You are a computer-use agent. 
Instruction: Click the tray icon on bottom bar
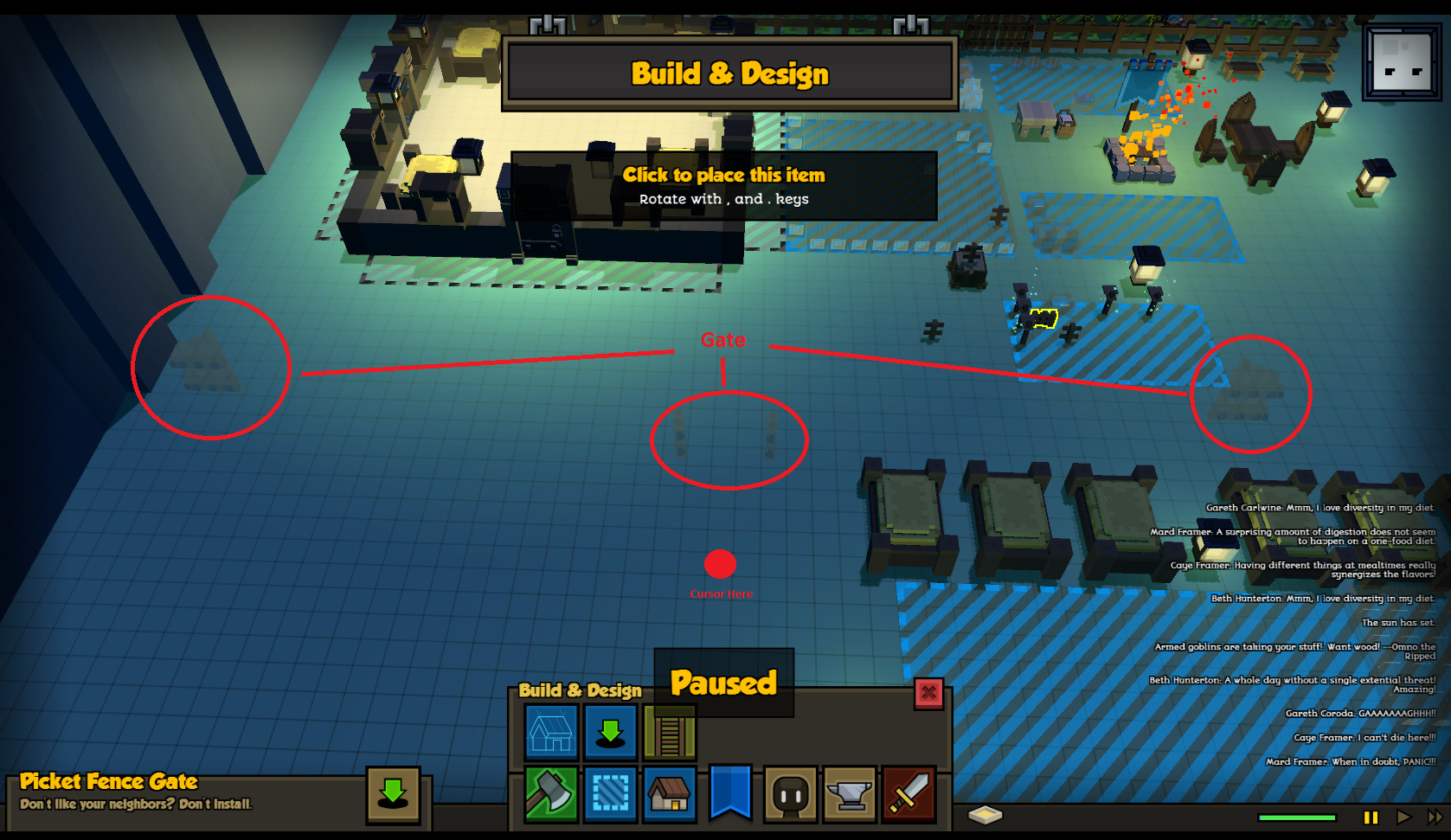click(985, 815)
